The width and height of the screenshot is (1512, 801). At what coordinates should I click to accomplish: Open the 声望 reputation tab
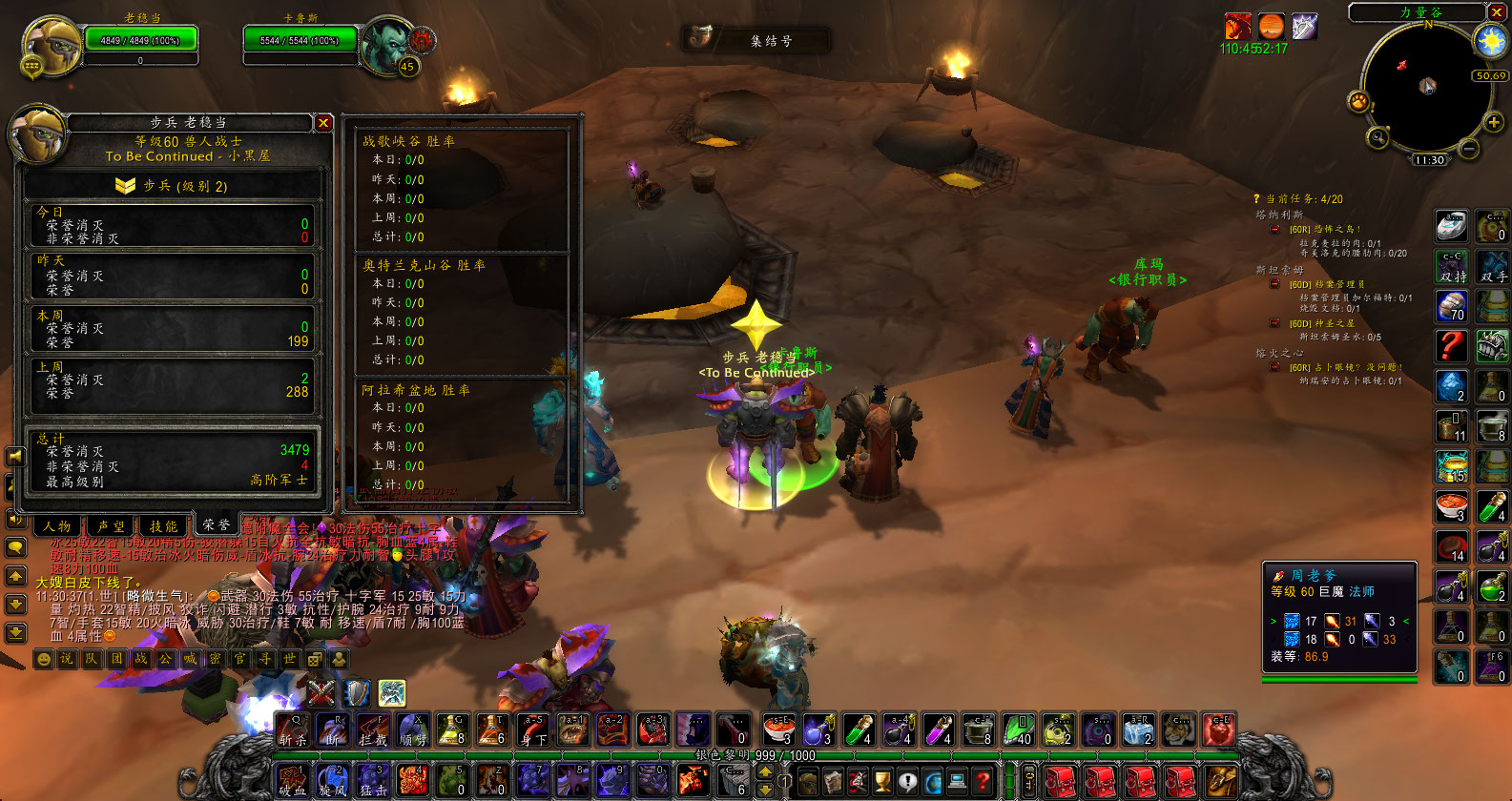pyautogui.click(x=111, y=525)
